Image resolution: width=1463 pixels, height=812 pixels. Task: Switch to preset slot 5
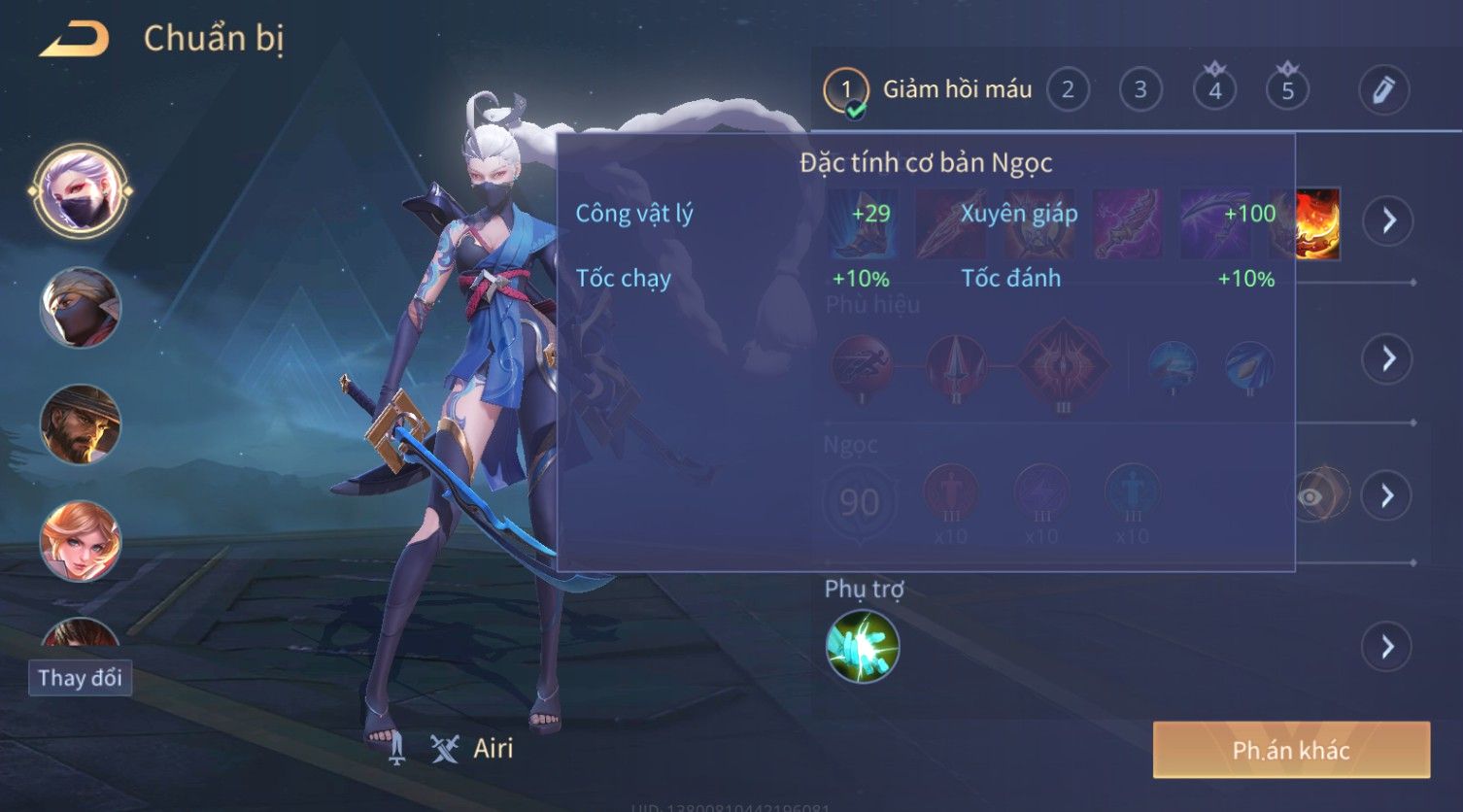(1287, 90)
